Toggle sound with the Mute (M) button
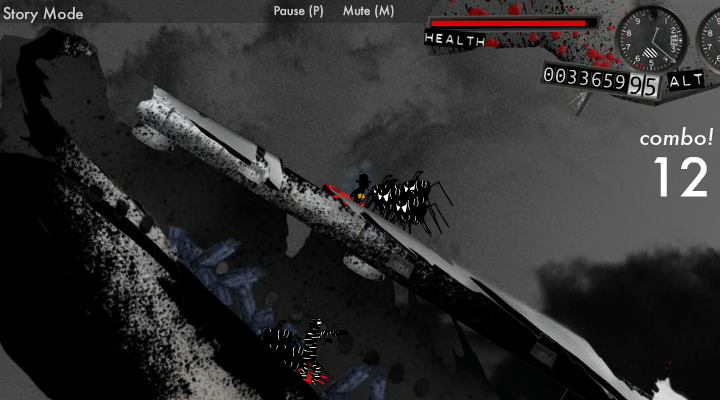This screenshot has width=720, height=400. point(368,11)
